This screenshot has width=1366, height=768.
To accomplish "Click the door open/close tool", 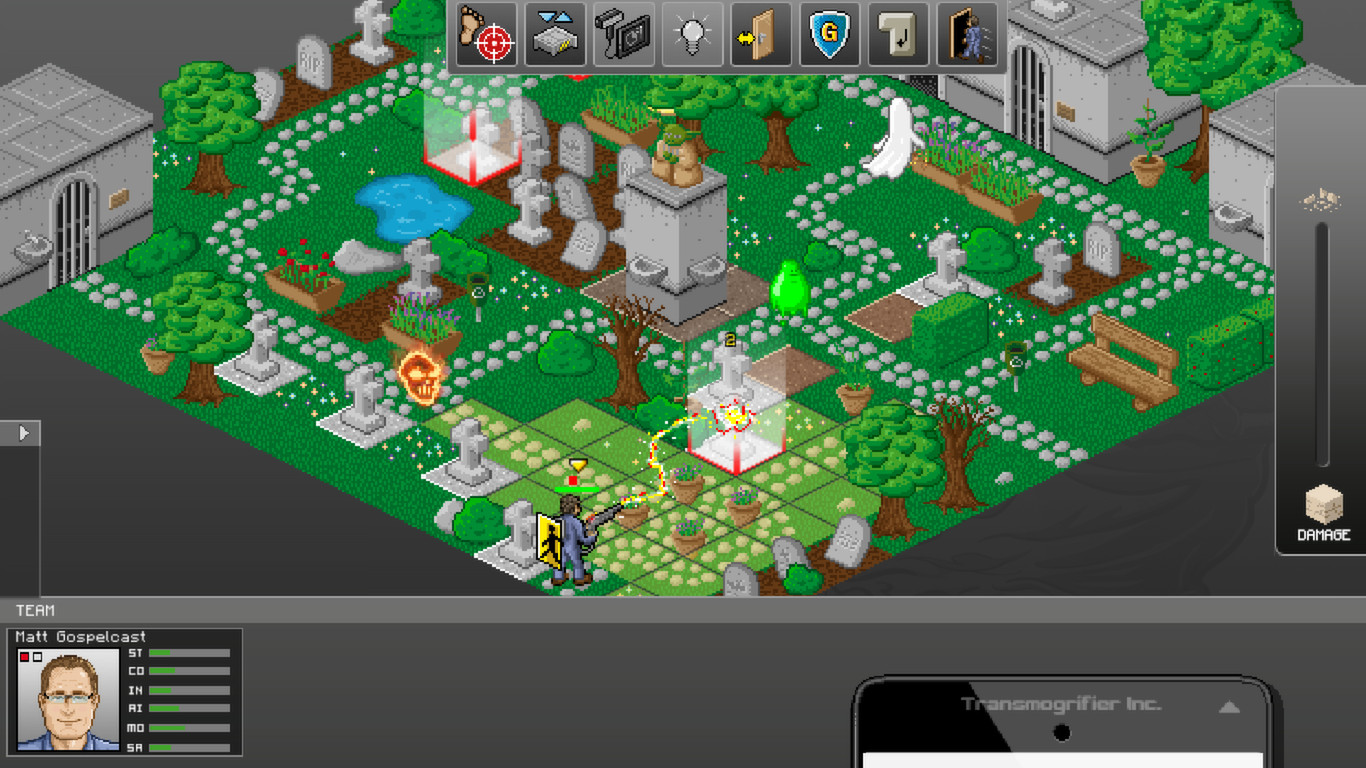I will 761,35.
